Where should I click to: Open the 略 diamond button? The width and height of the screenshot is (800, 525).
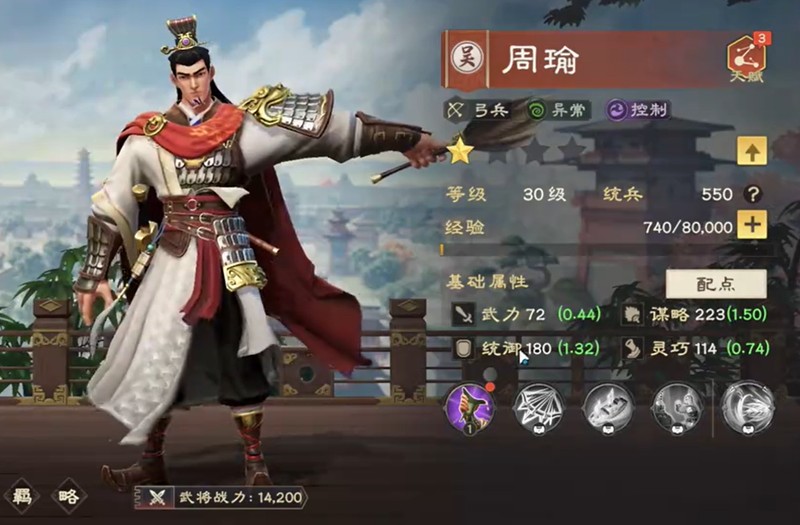[69, 495]
